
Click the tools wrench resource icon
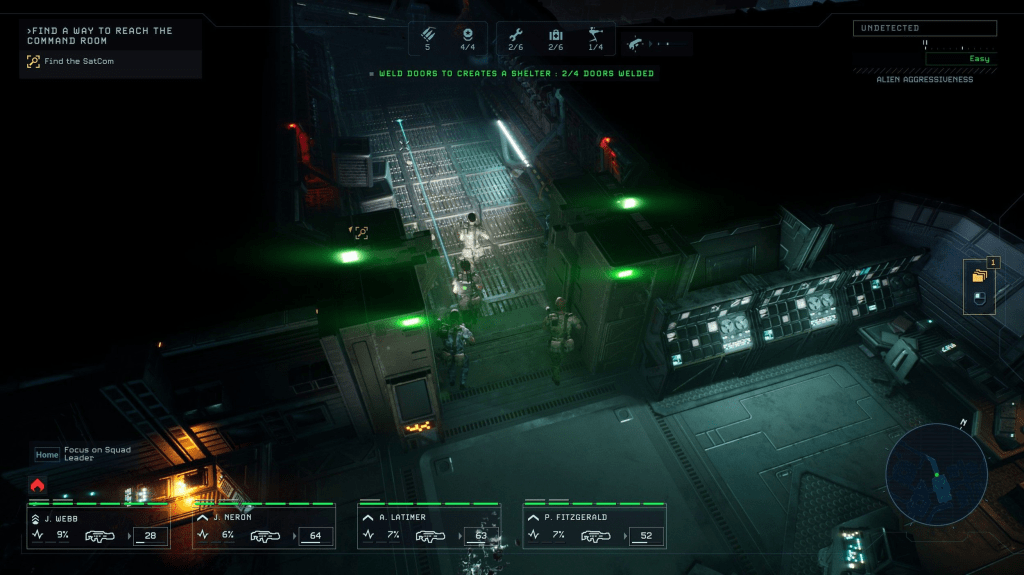click(x=516, y=35)
